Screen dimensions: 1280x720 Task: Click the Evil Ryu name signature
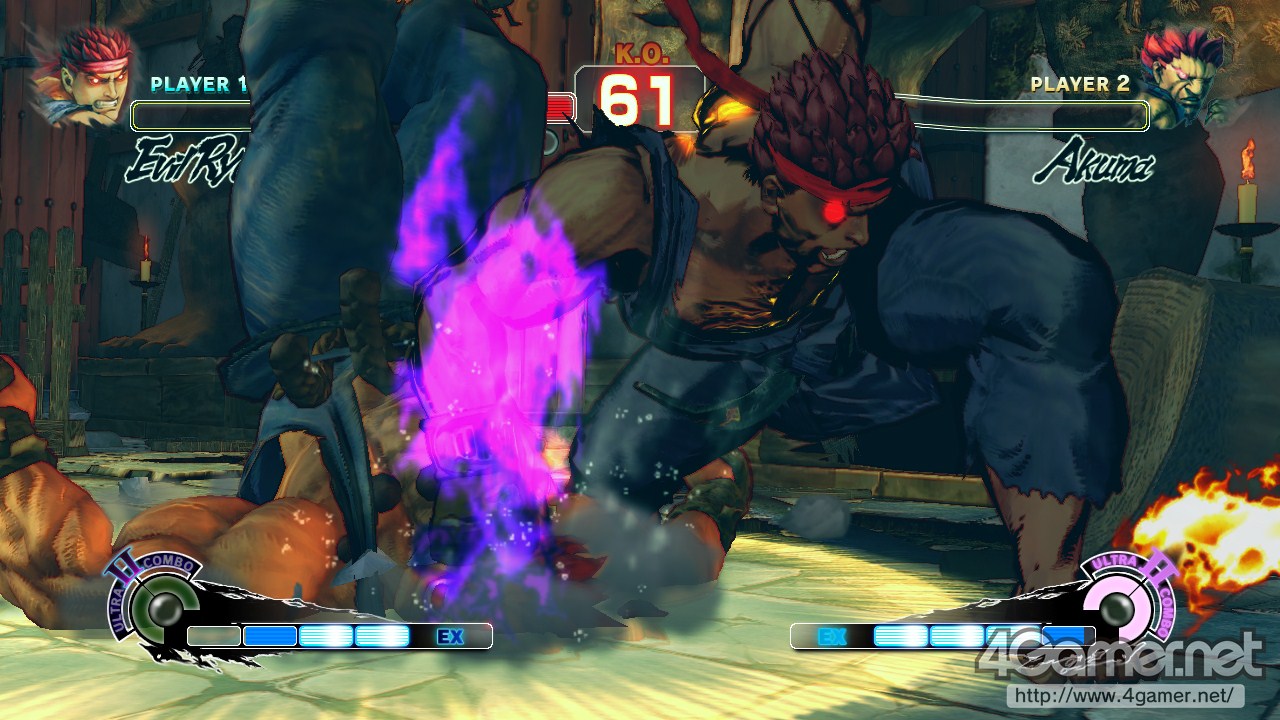point(185,160)
